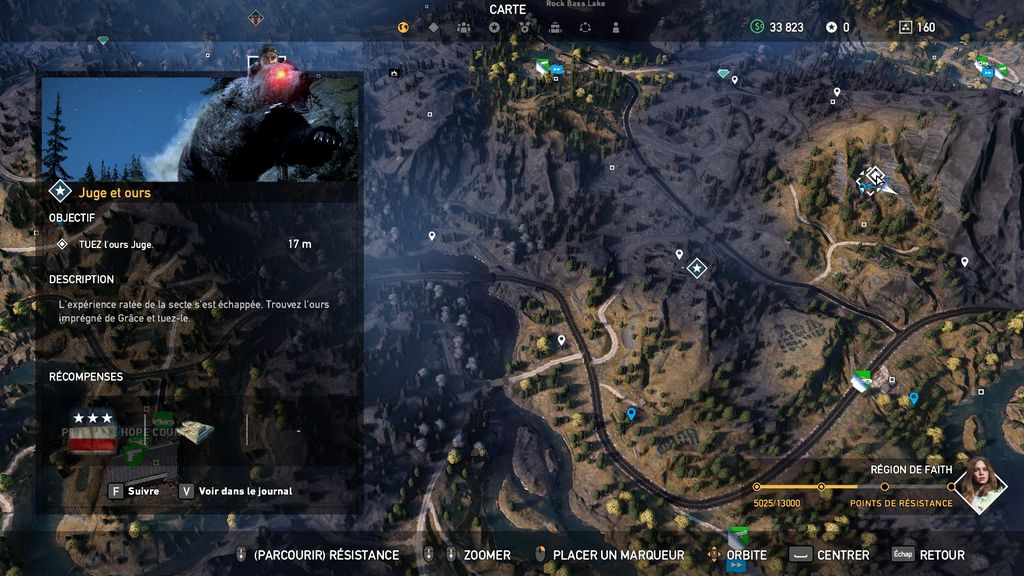Select the dotted circle tab
The width and height of the screenshot is (1024, 576).
[x=585, y=27]
